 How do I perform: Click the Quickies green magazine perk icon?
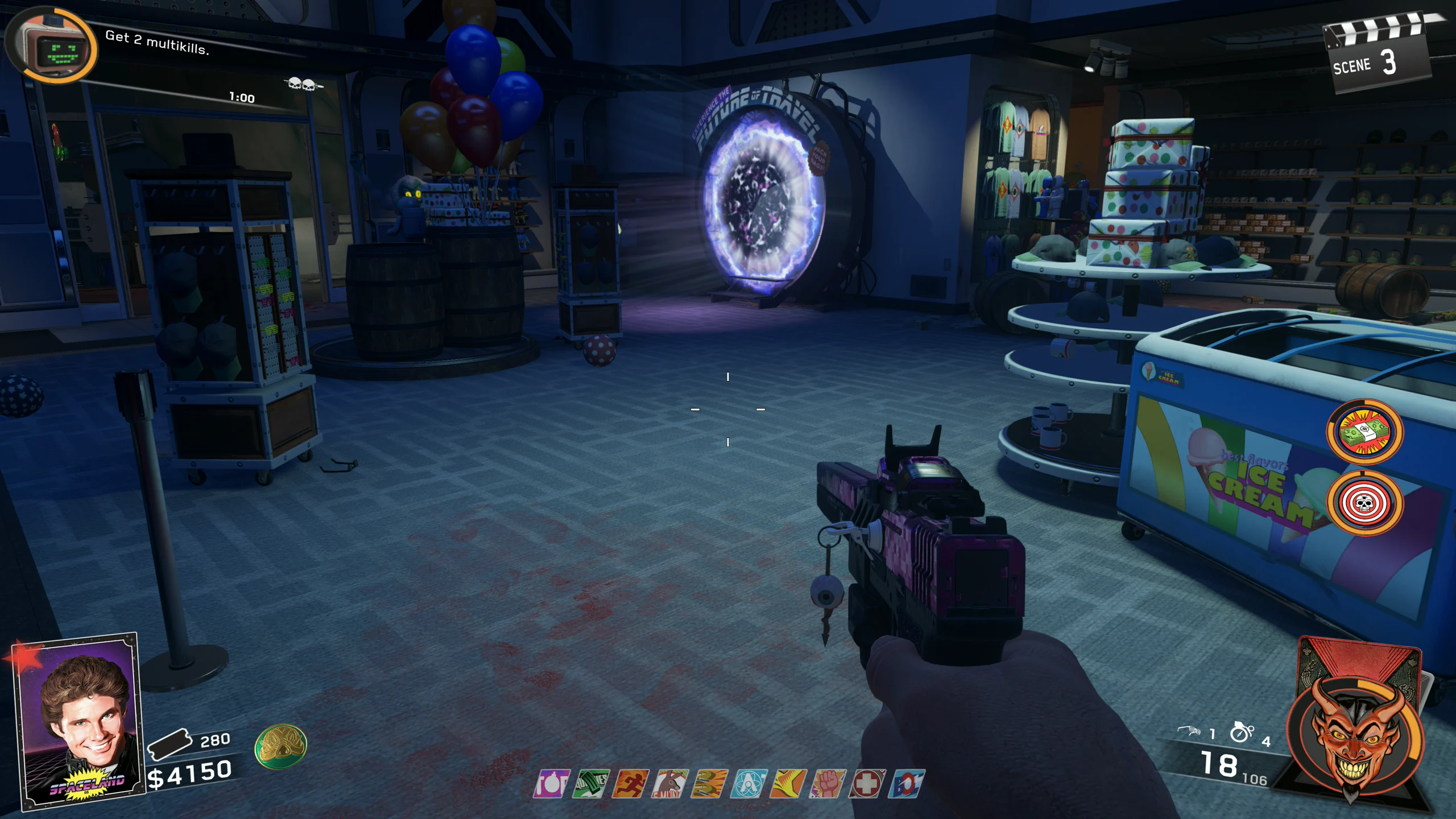[x=591, y=784]
